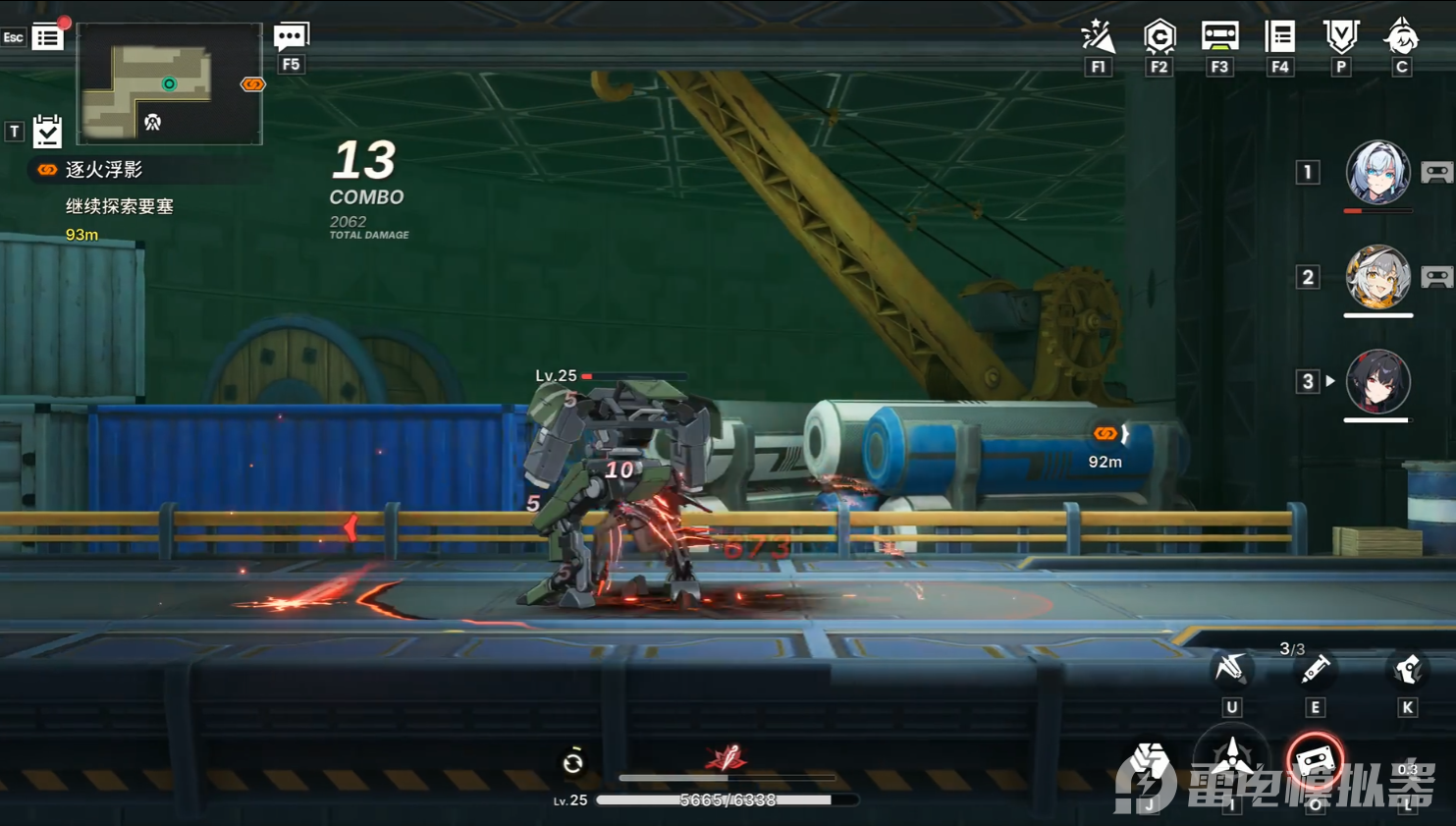Open the character head icon
The height and width of the screenshot is (826, 1456).
[x=1401, y=37]
